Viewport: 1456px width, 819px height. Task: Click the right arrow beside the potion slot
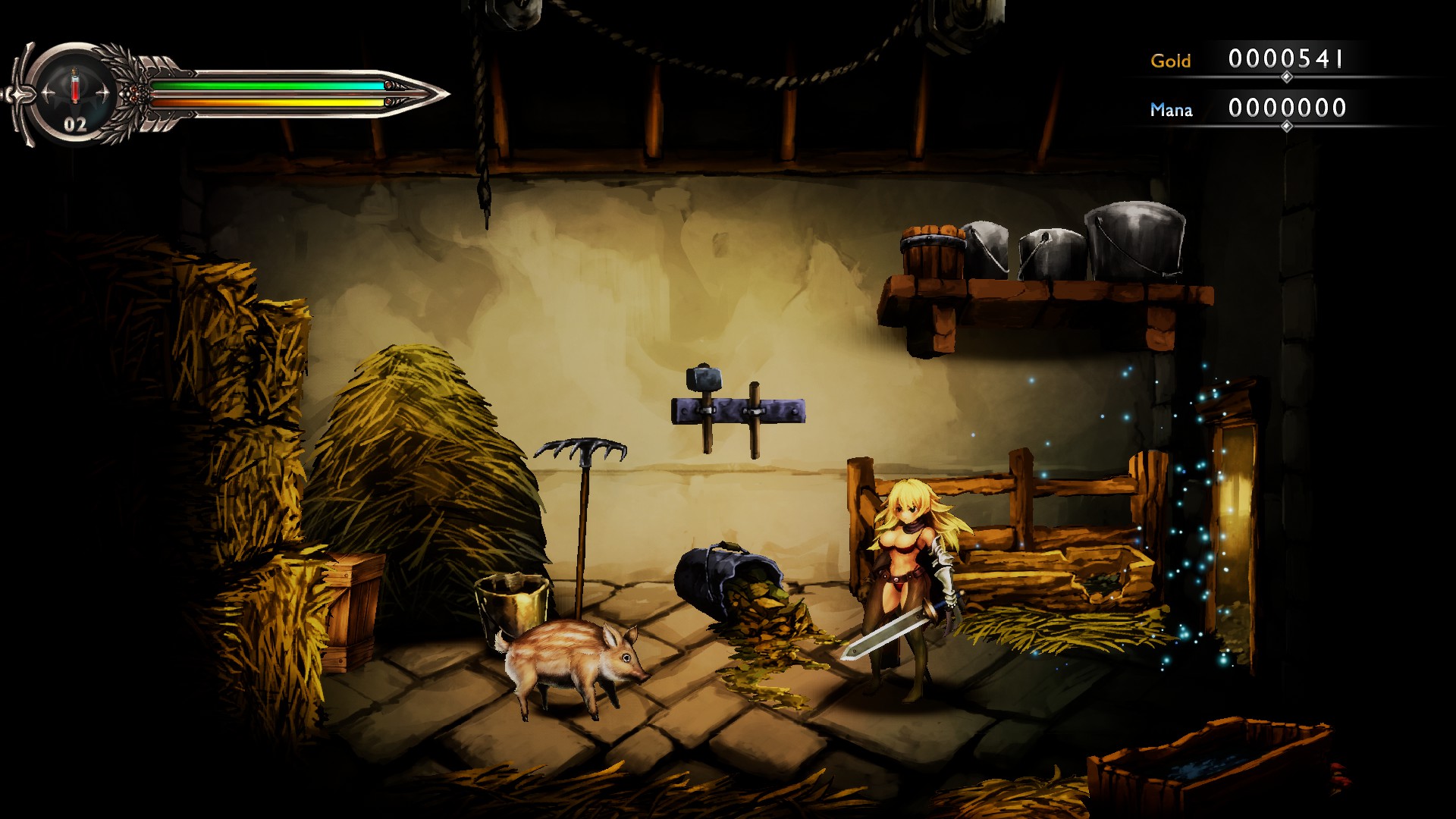[x=104, y=91]
